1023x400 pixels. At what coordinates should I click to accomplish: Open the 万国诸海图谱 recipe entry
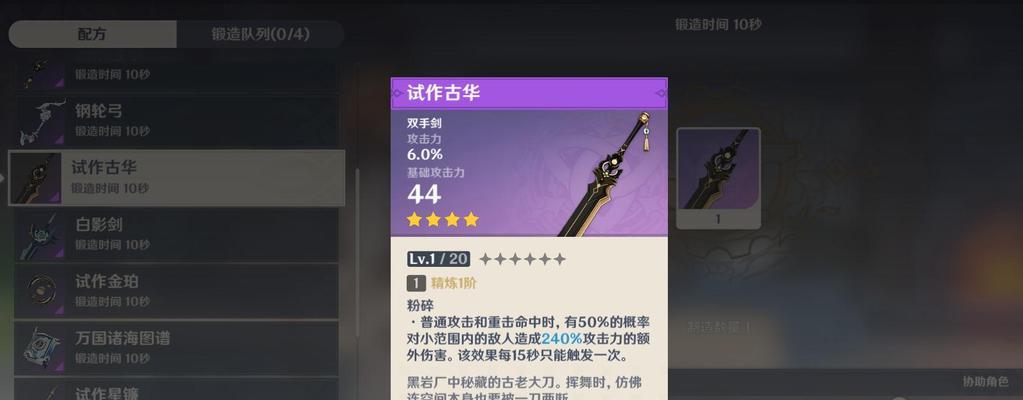click(177, 348)
